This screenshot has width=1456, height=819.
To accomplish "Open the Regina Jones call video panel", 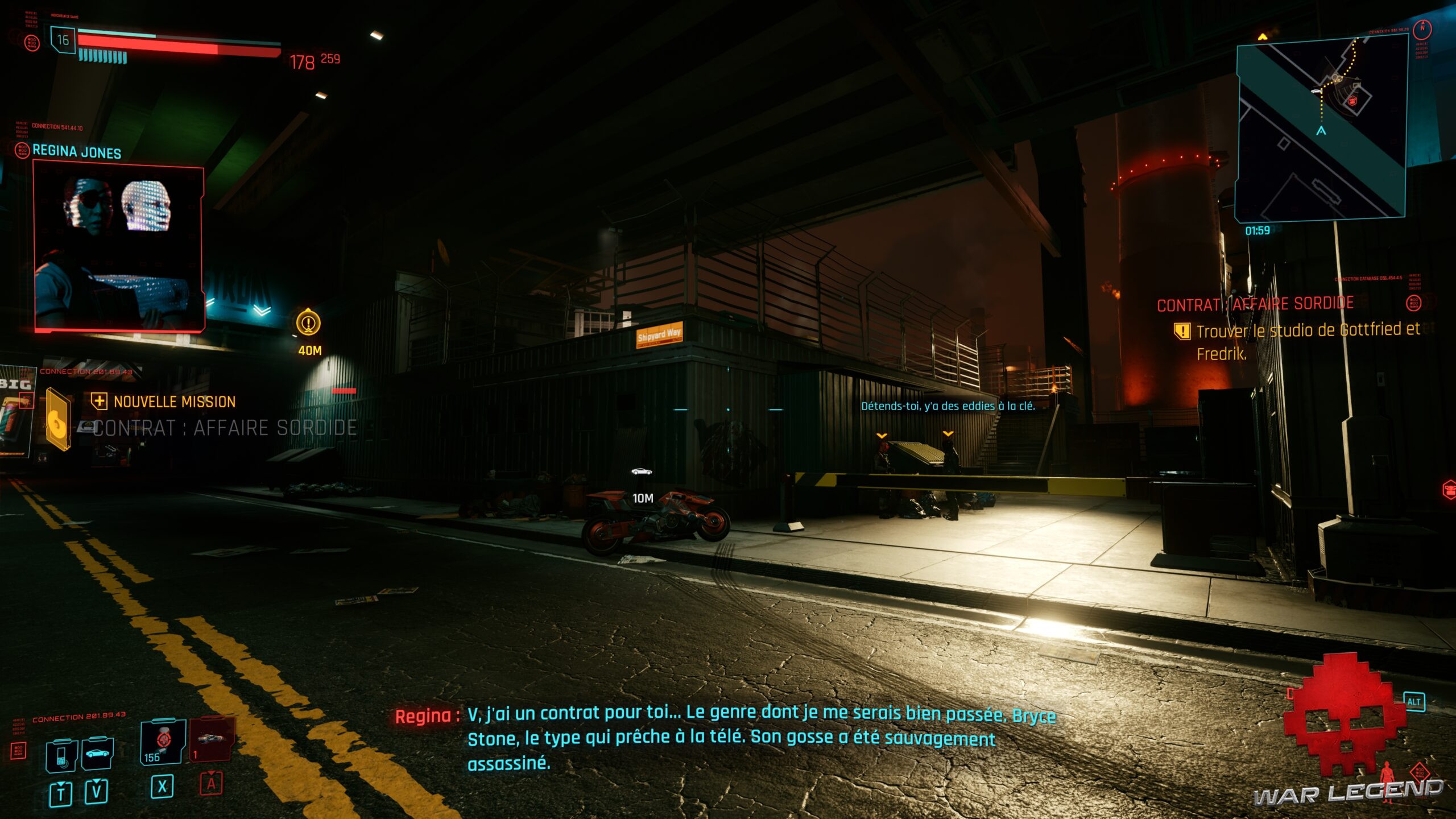I will click(119, 247).
